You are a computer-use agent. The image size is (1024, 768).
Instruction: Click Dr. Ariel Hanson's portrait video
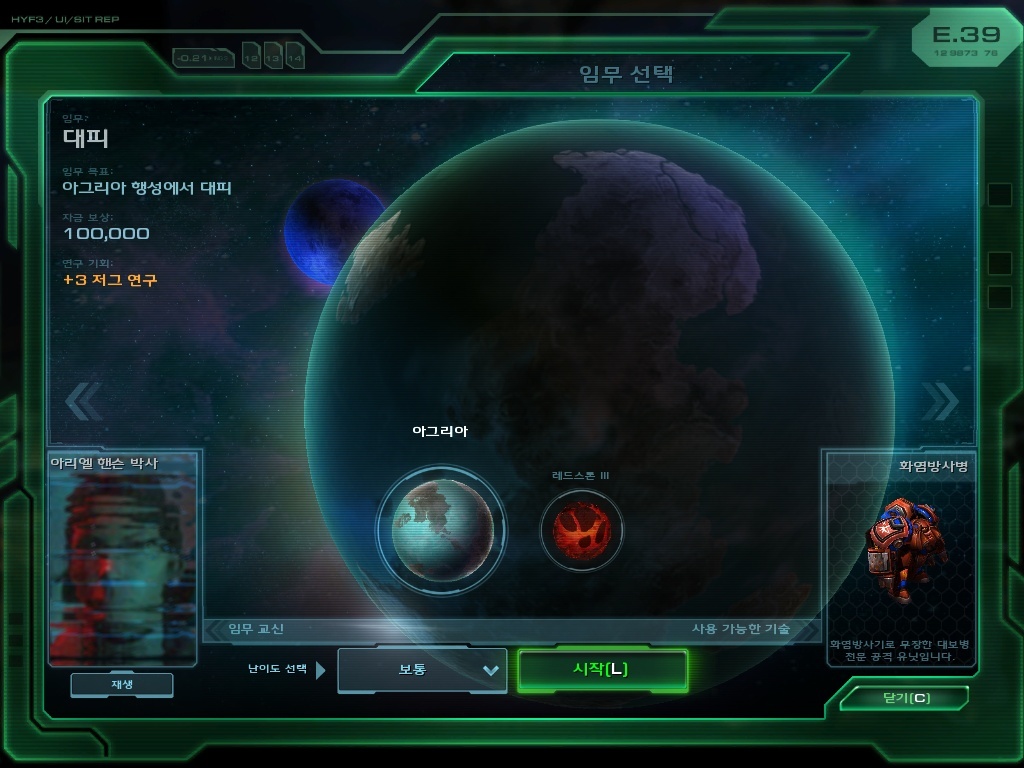[122, 567]
